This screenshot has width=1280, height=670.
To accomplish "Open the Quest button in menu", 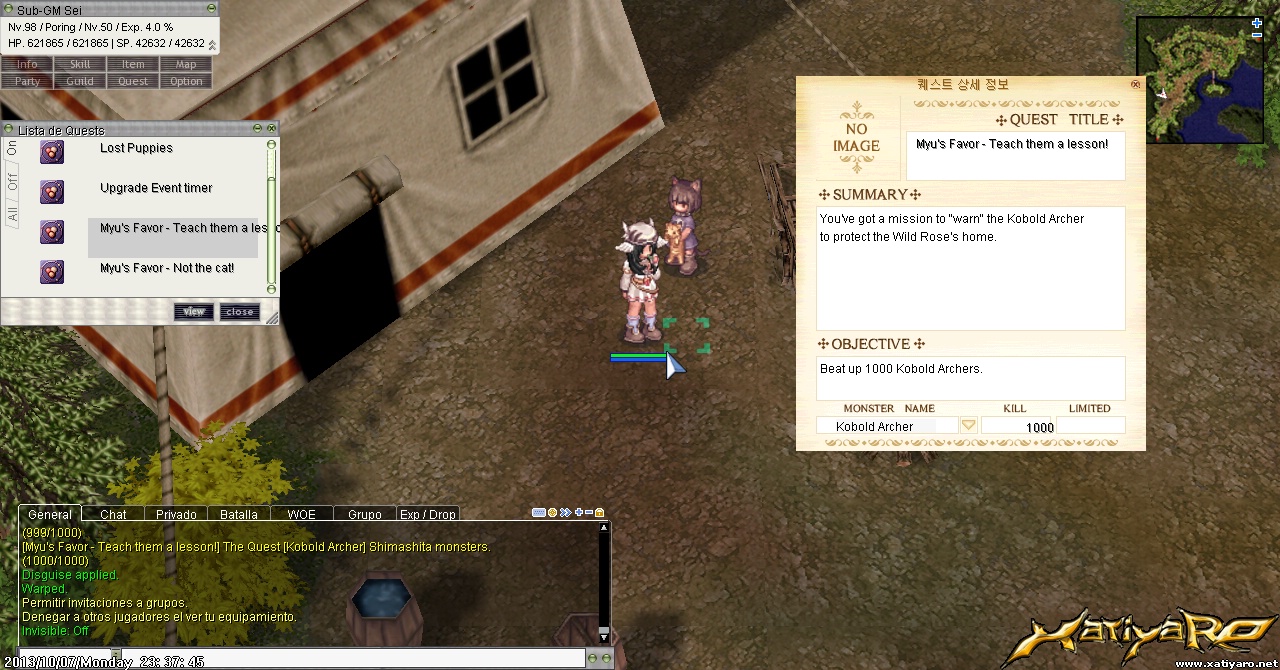I will click(133, 82).
